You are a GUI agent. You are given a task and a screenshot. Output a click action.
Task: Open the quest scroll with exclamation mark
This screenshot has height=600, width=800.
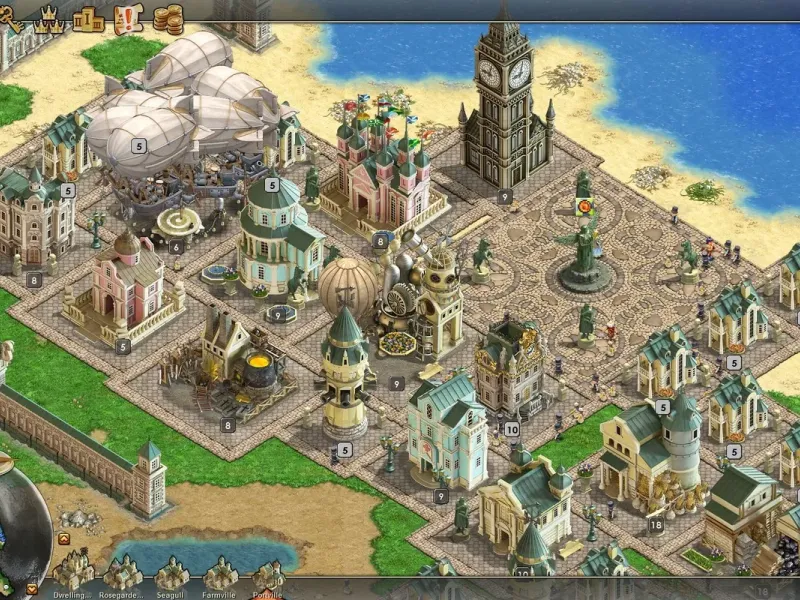[129, 17]
